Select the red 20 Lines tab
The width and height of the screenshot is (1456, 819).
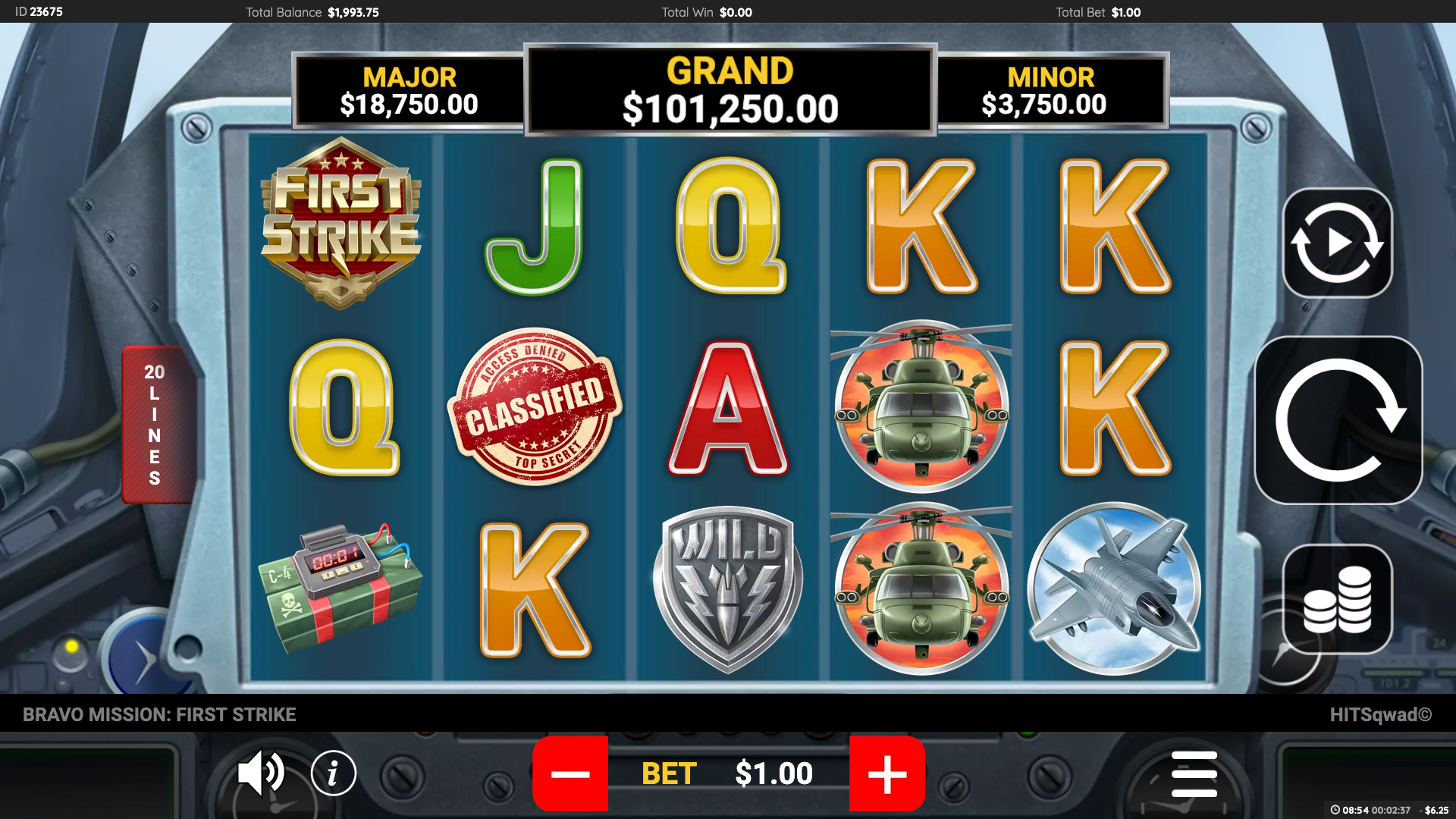tap(155, 425)
